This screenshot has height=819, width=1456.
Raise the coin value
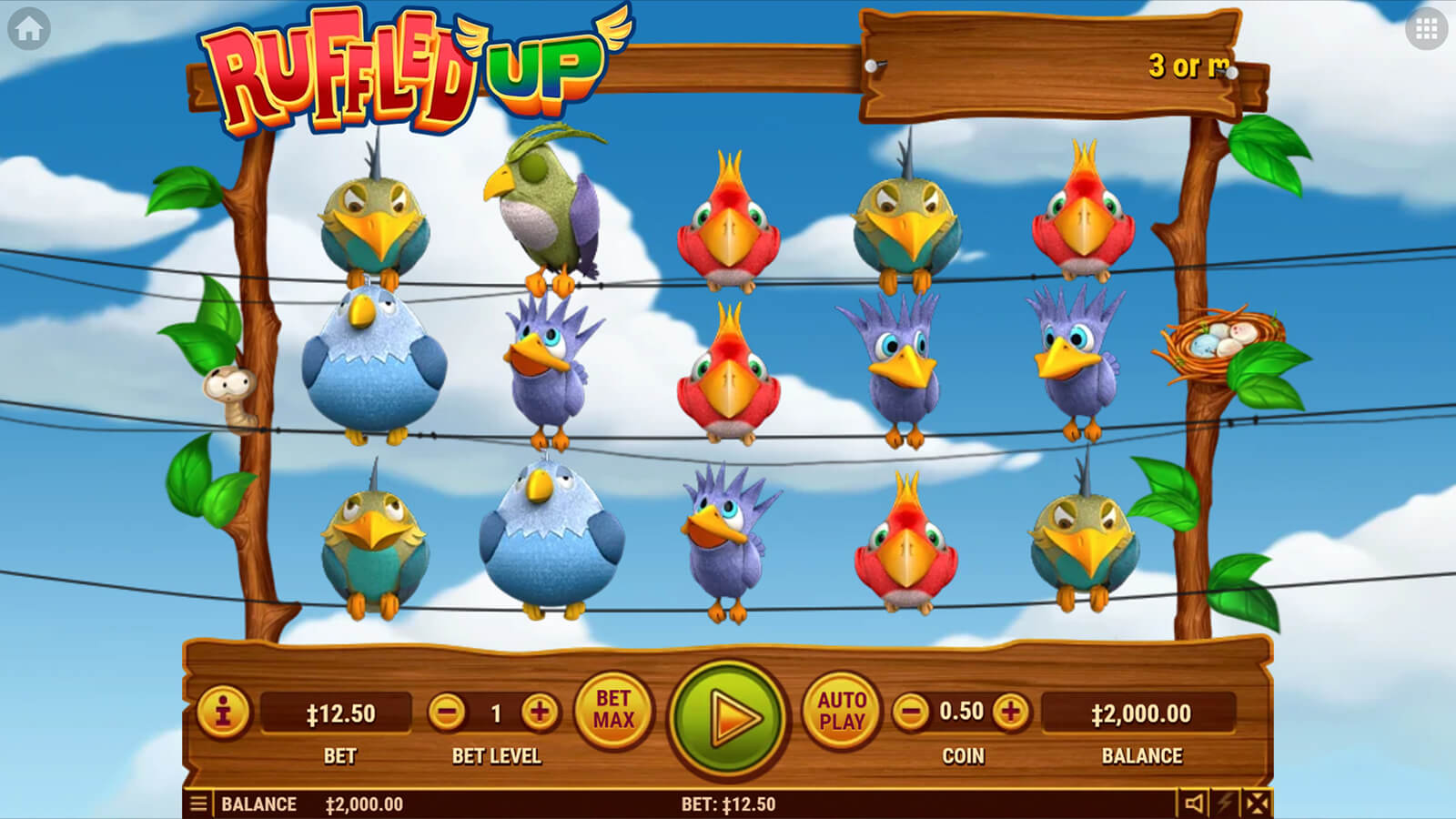[x=1010, y=712]
